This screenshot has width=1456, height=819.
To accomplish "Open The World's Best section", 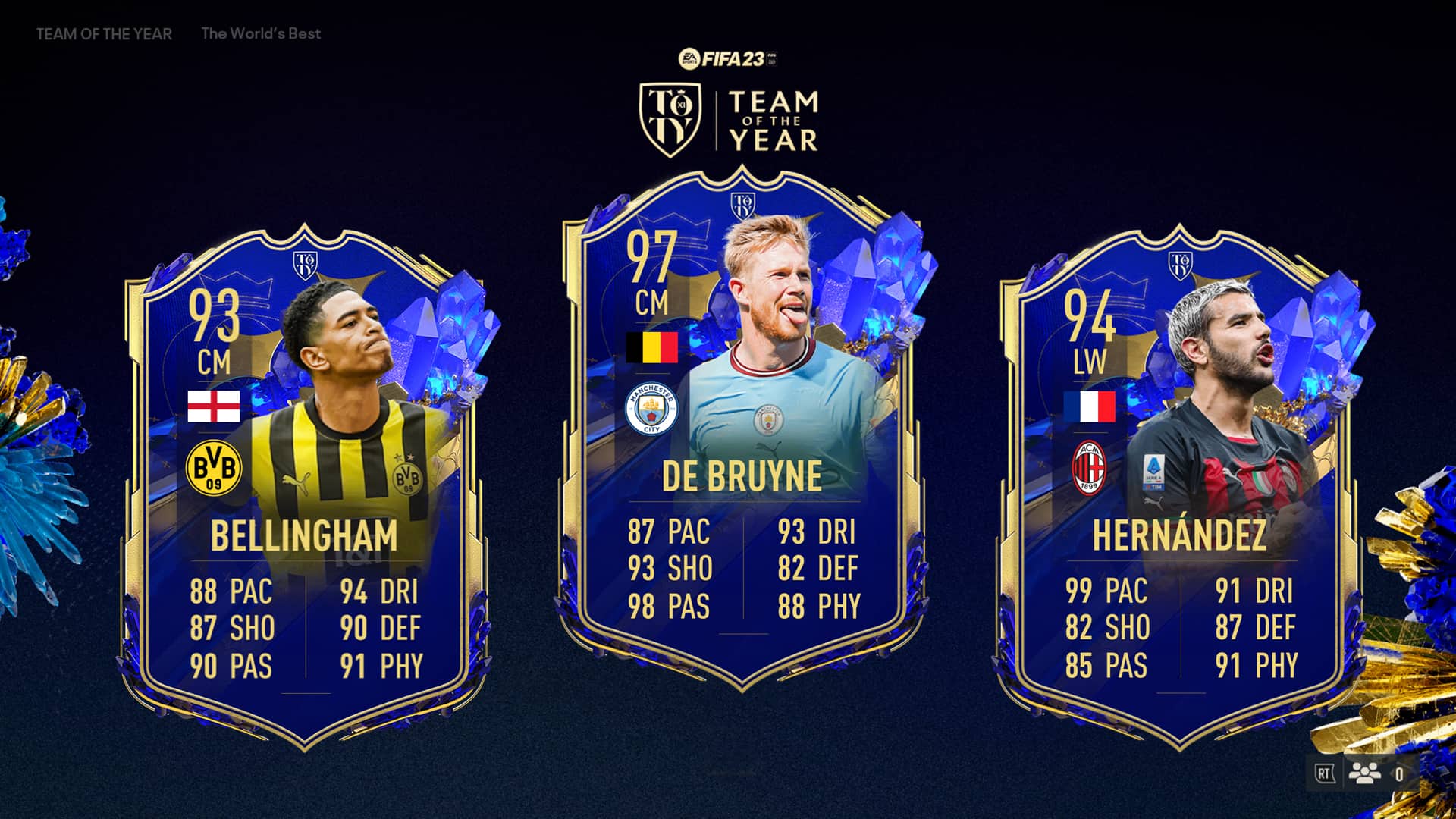I will [x=261, y=34].
